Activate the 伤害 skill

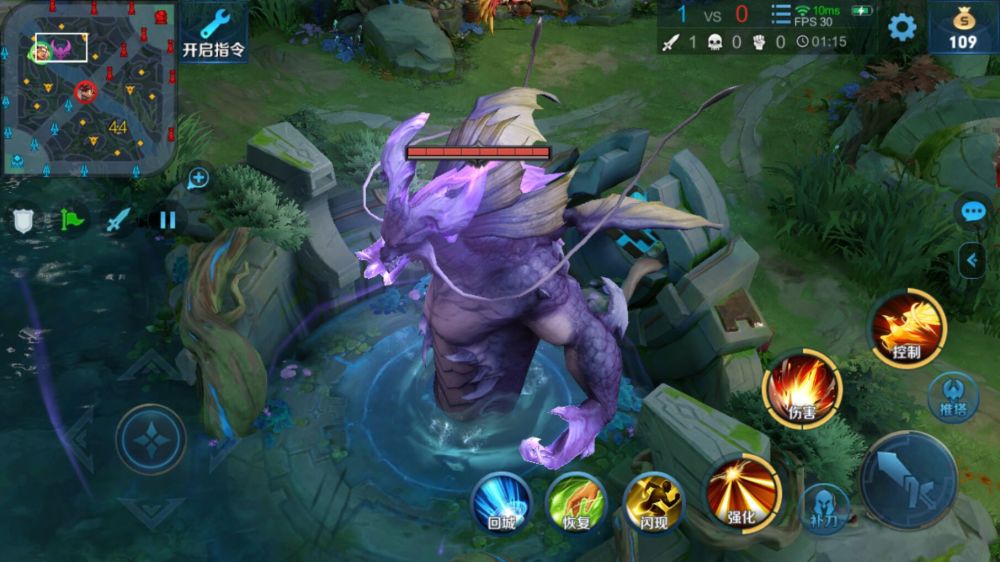point(803,389)
